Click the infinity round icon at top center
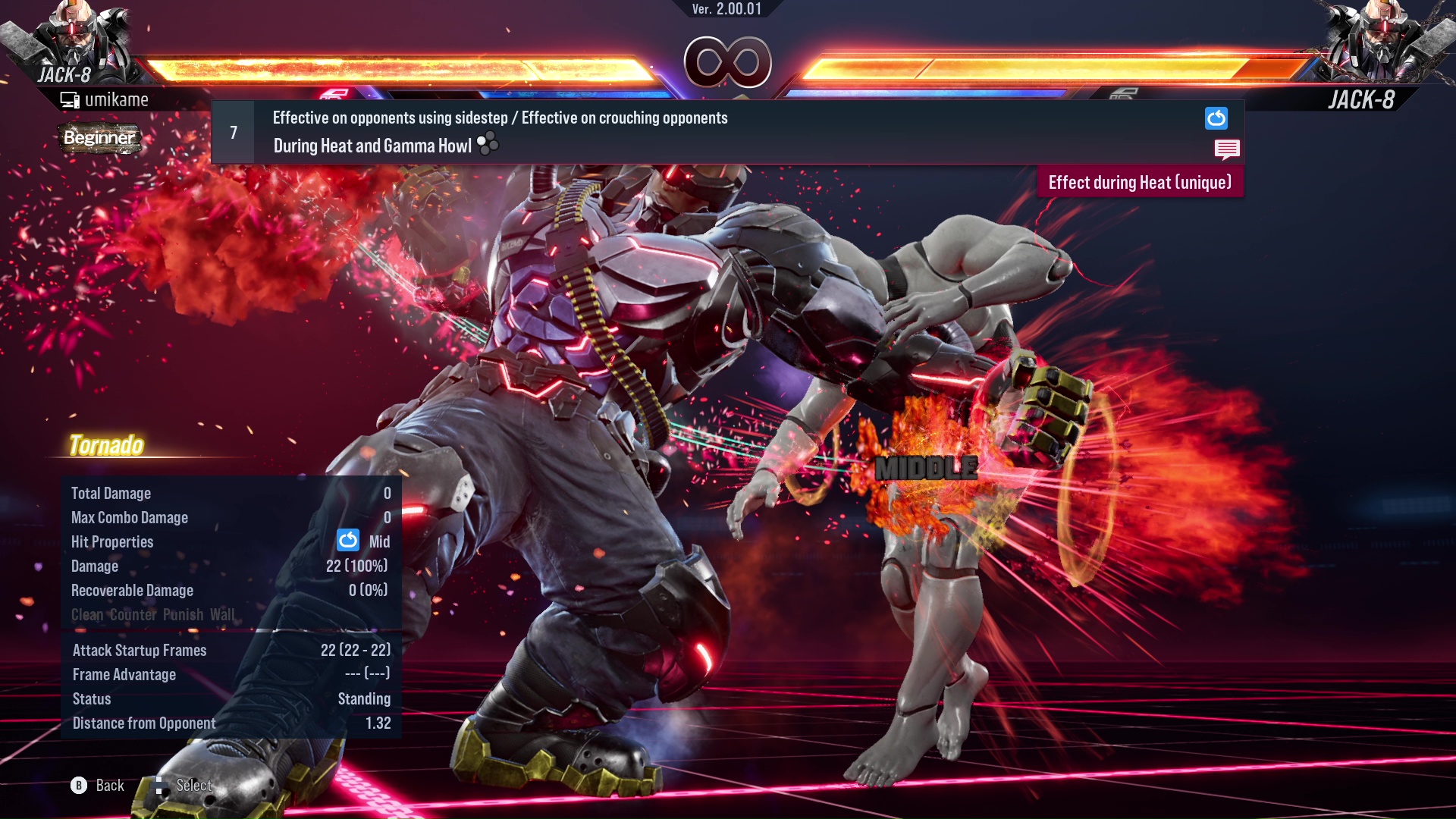The height and width of the screenshot is (819, 1456). [729, 64]
